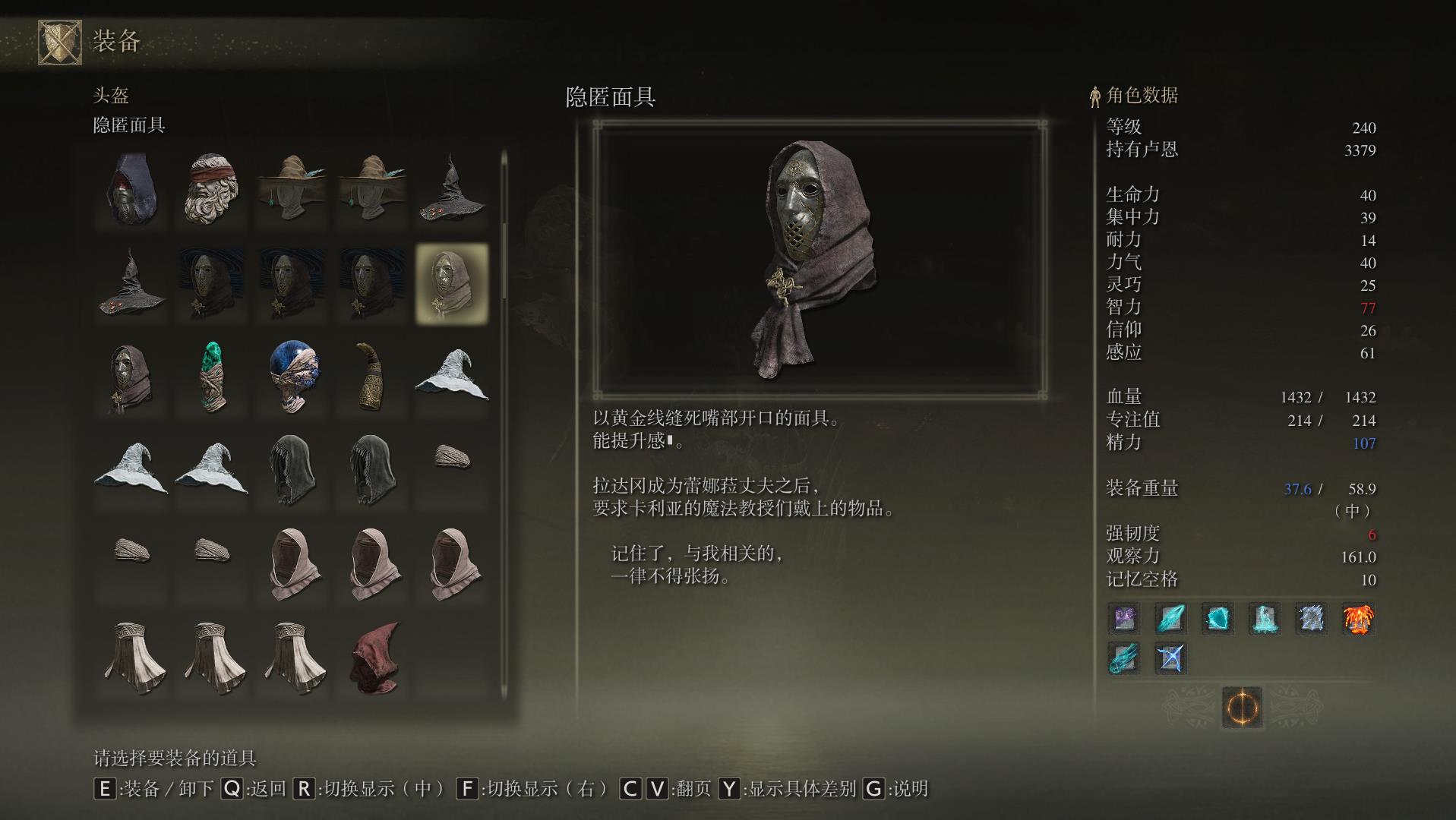The height and width of the screenshot is (820, 1456).
Task: Select the highlighted mask of confidentiality slot
Action: [x=452, y=283]
